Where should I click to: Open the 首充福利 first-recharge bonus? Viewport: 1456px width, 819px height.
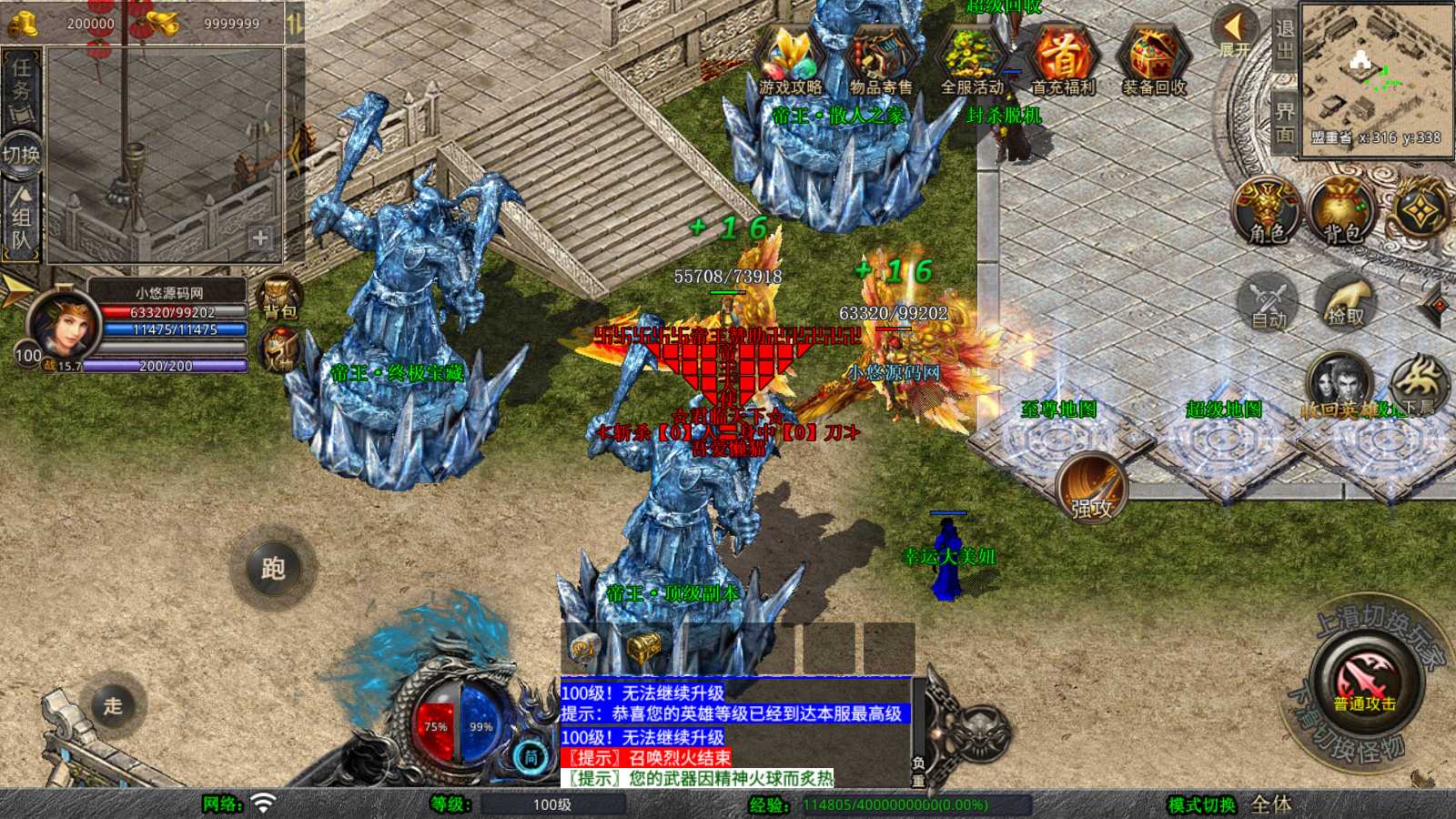point(1062,62)
